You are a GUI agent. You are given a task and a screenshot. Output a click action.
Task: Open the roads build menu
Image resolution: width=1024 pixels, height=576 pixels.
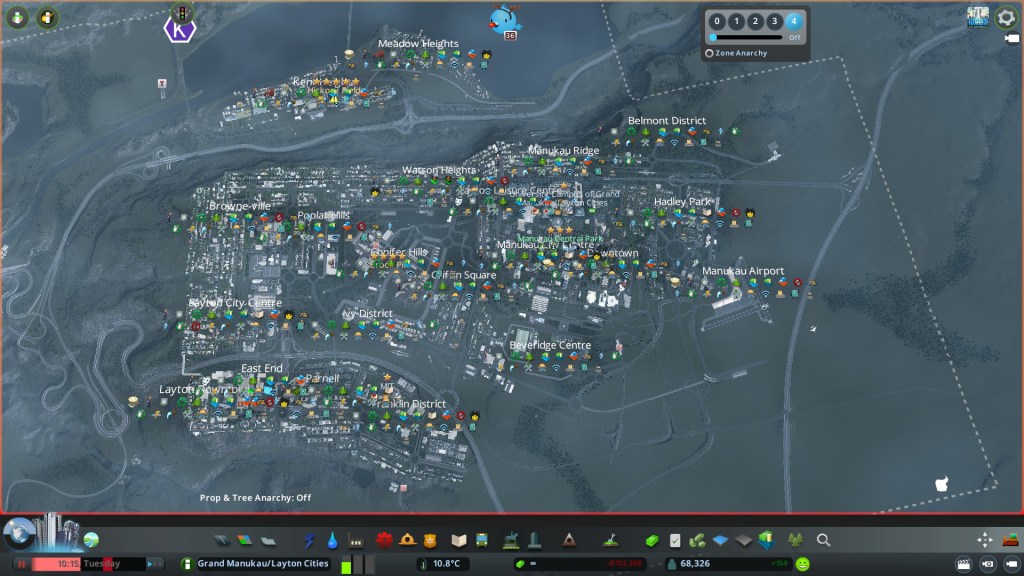pos(222,541)
